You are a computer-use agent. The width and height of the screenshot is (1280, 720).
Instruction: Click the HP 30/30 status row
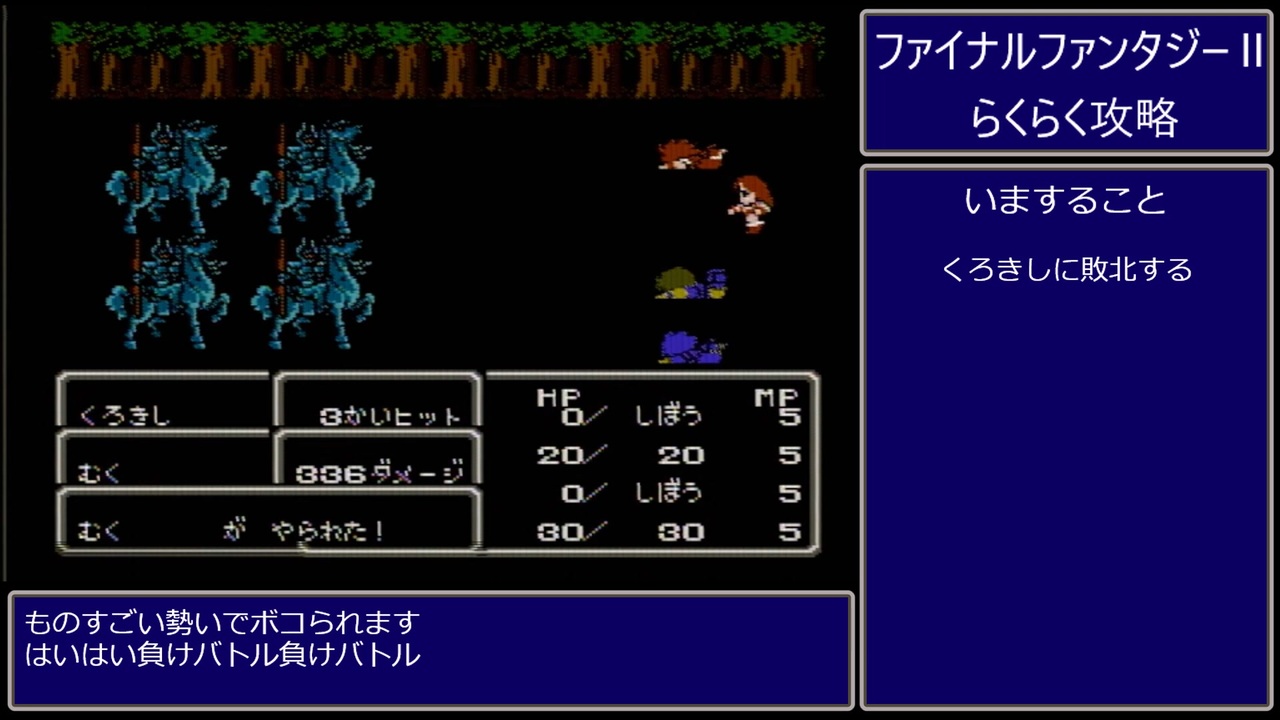click(x=620, y=532)
